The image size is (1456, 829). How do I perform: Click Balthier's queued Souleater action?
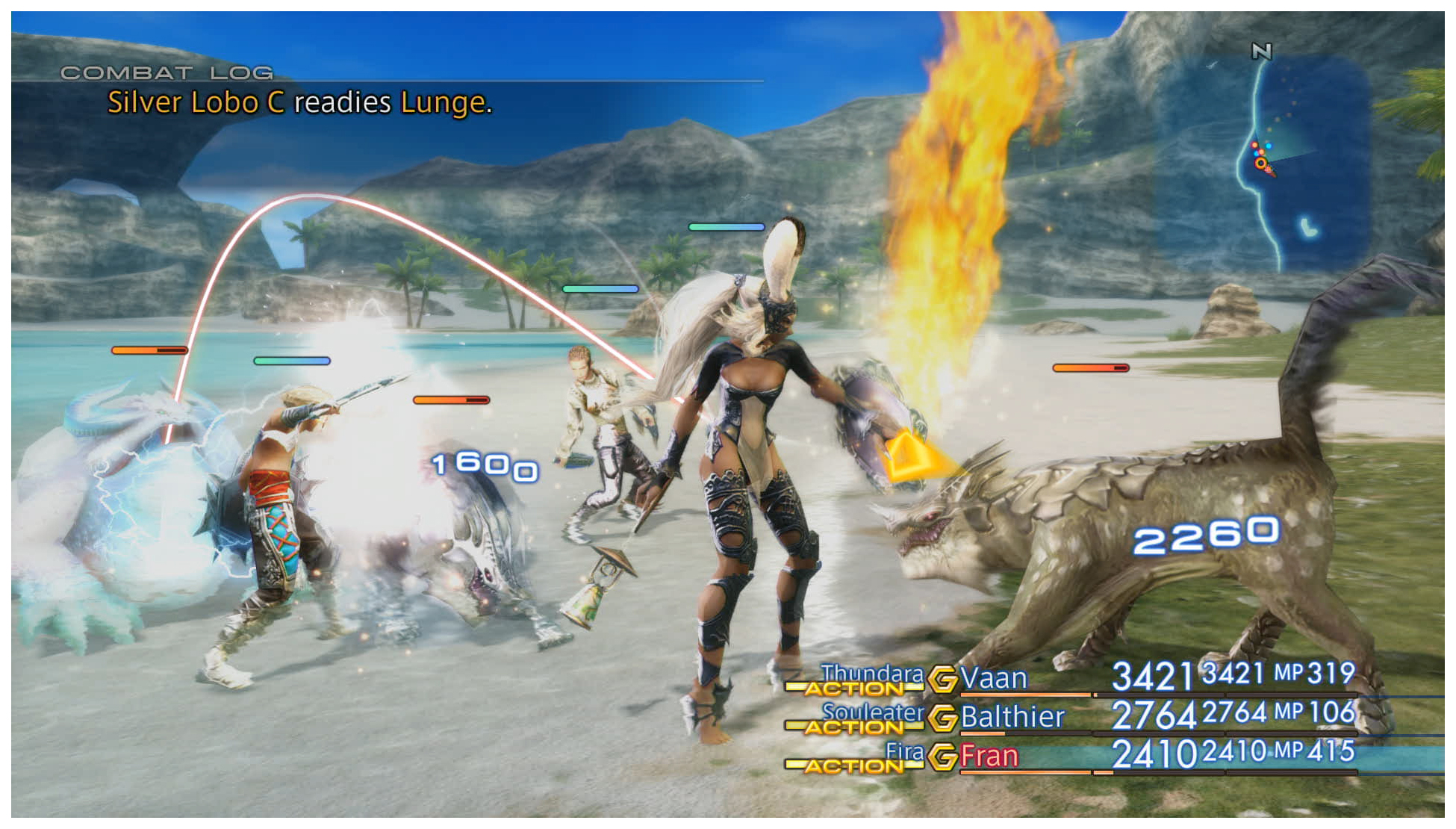coord(872,712)
